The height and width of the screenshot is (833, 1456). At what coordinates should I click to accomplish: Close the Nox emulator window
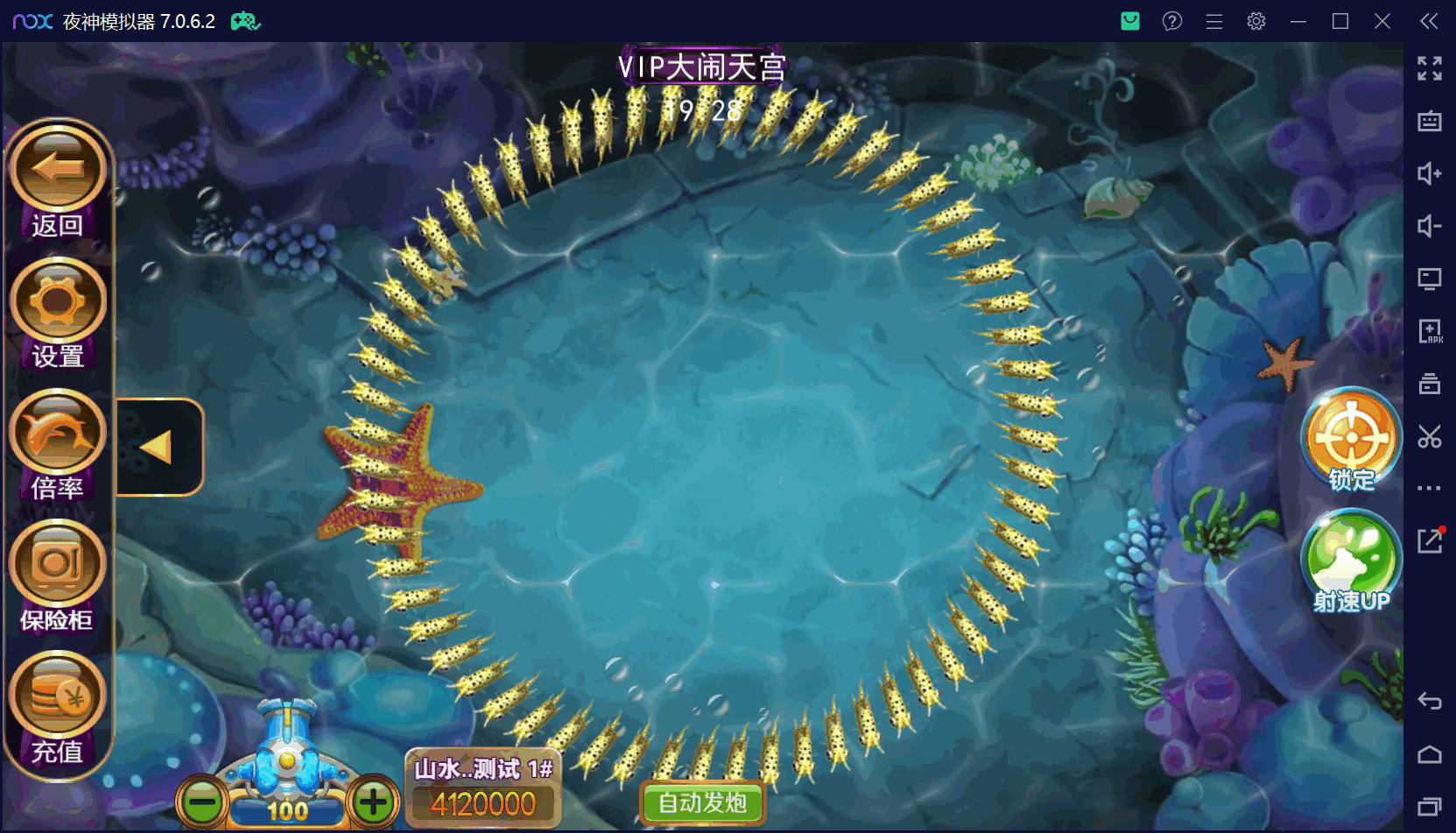click(x=1382, y=21)
